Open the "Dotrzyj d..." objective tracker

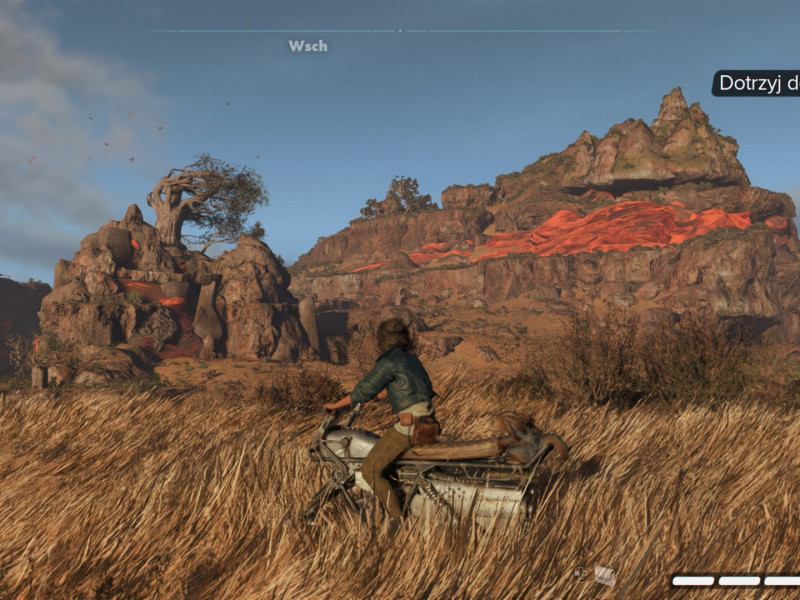pos(757,84)
